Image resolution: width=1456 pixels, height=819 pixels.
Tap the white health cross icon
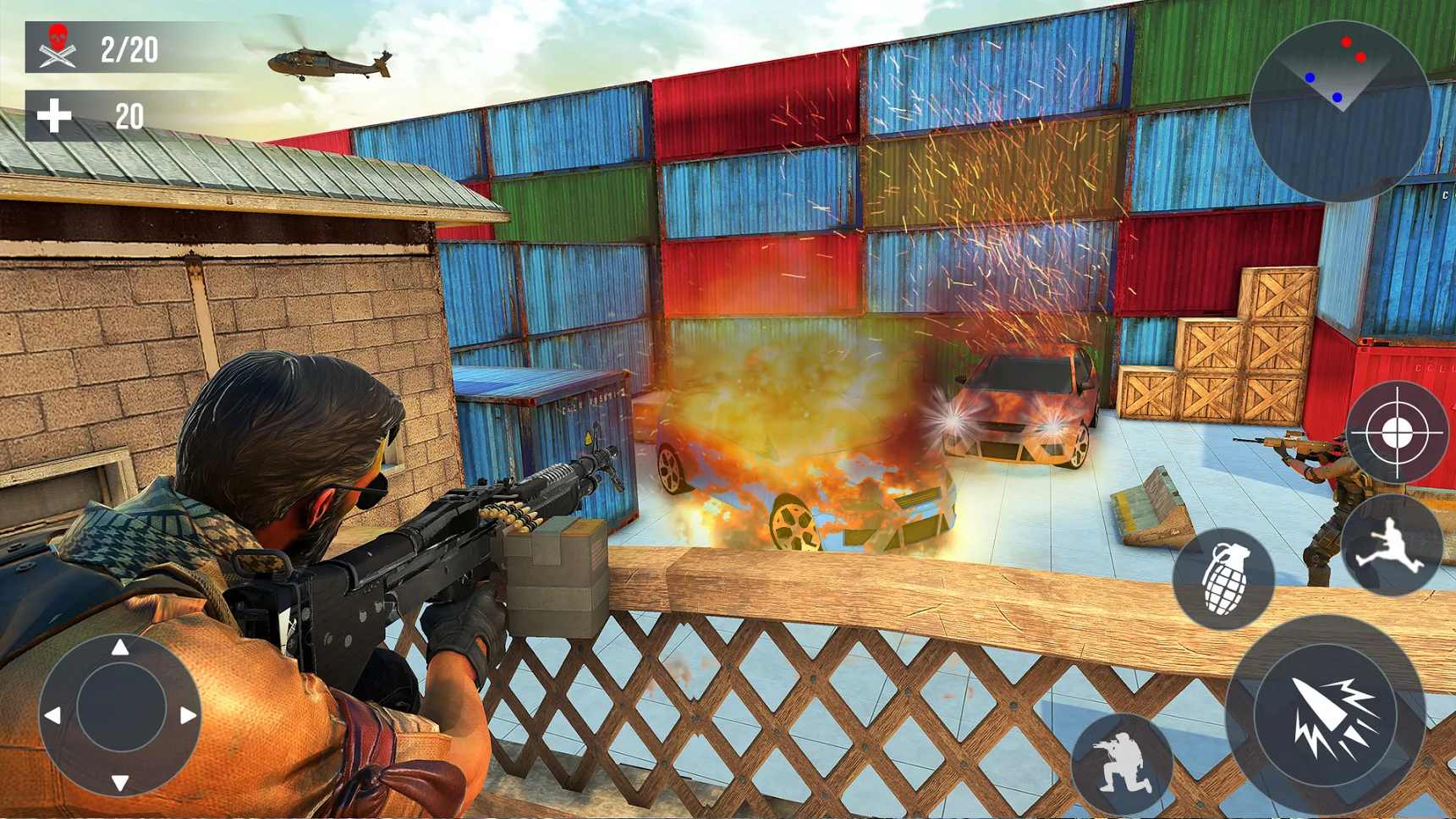(x=54, y=113)
